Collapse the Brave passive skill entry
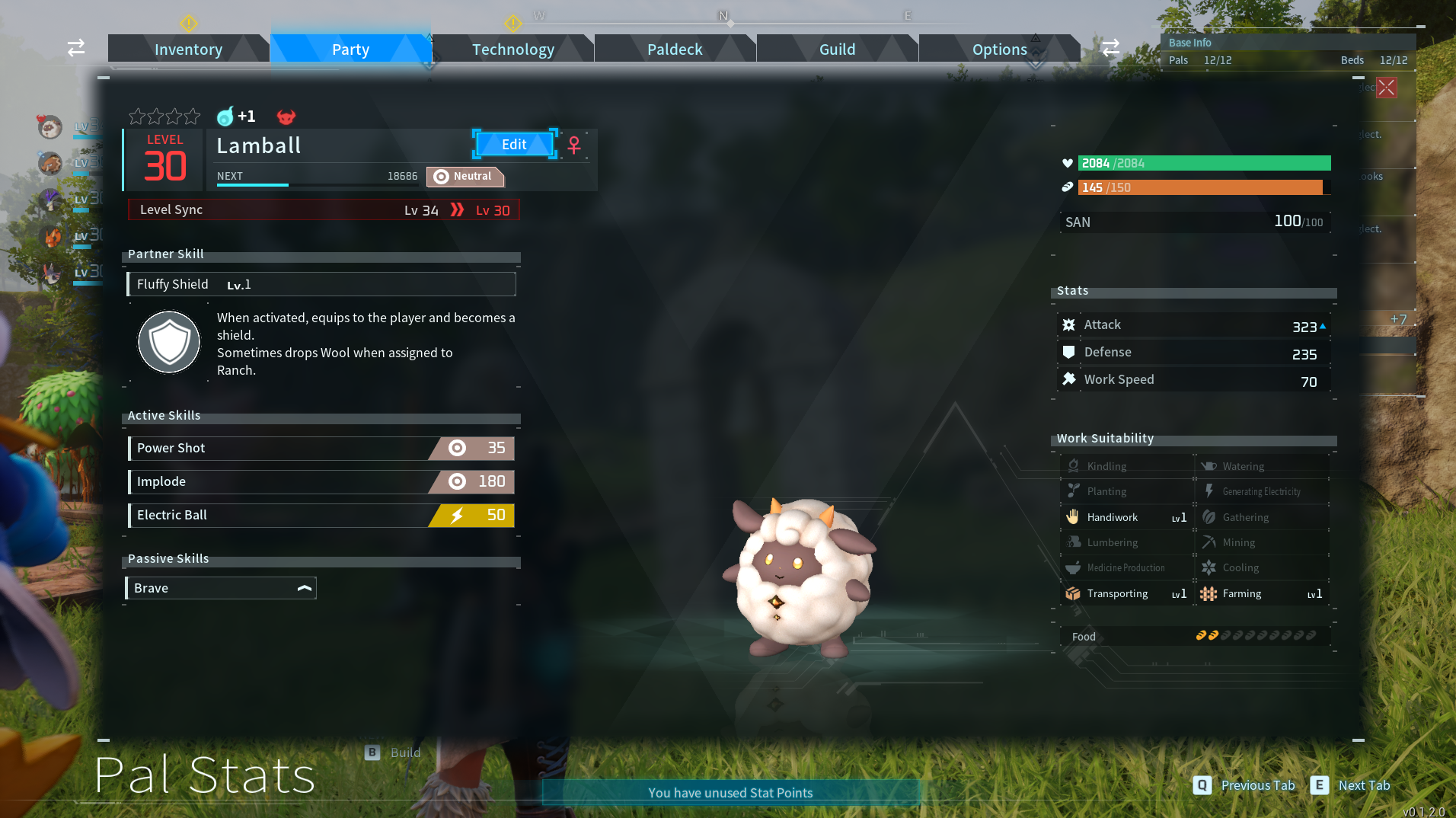The width and height of the screenshot is (1456, 818). [304, 587]
